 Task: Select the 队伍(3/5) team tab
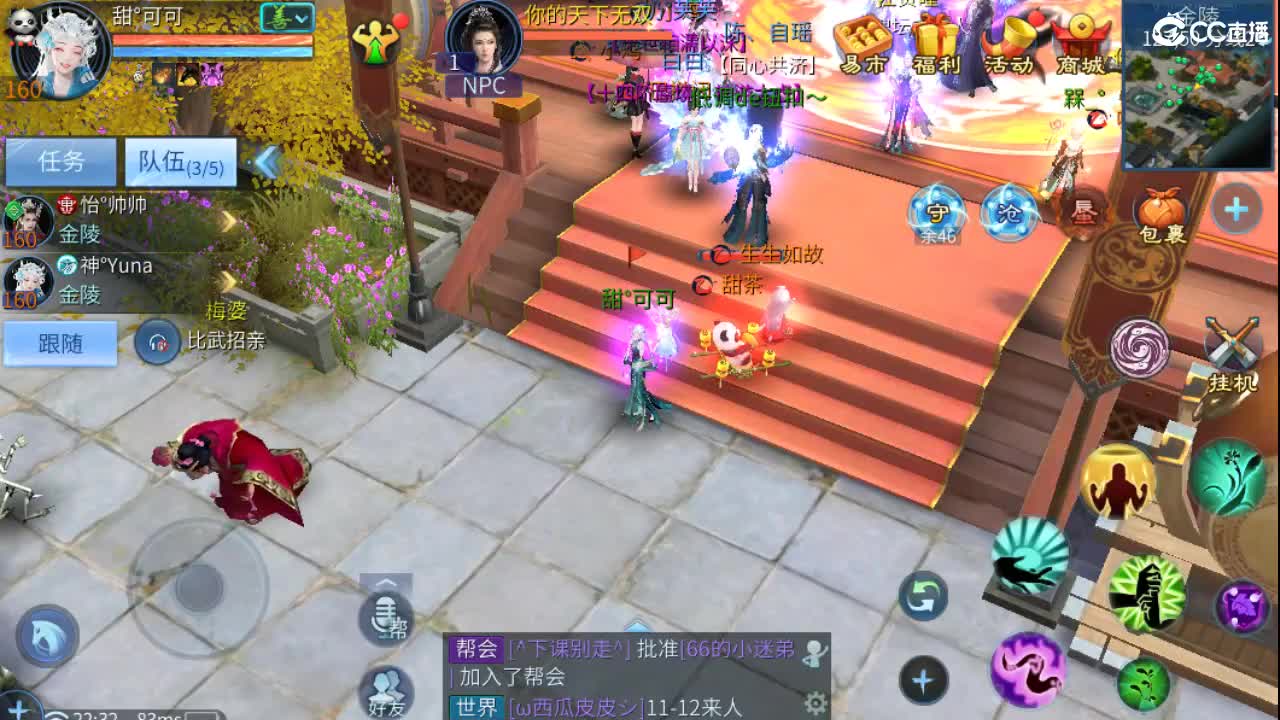pyautogui.click(x=178, y=162)
